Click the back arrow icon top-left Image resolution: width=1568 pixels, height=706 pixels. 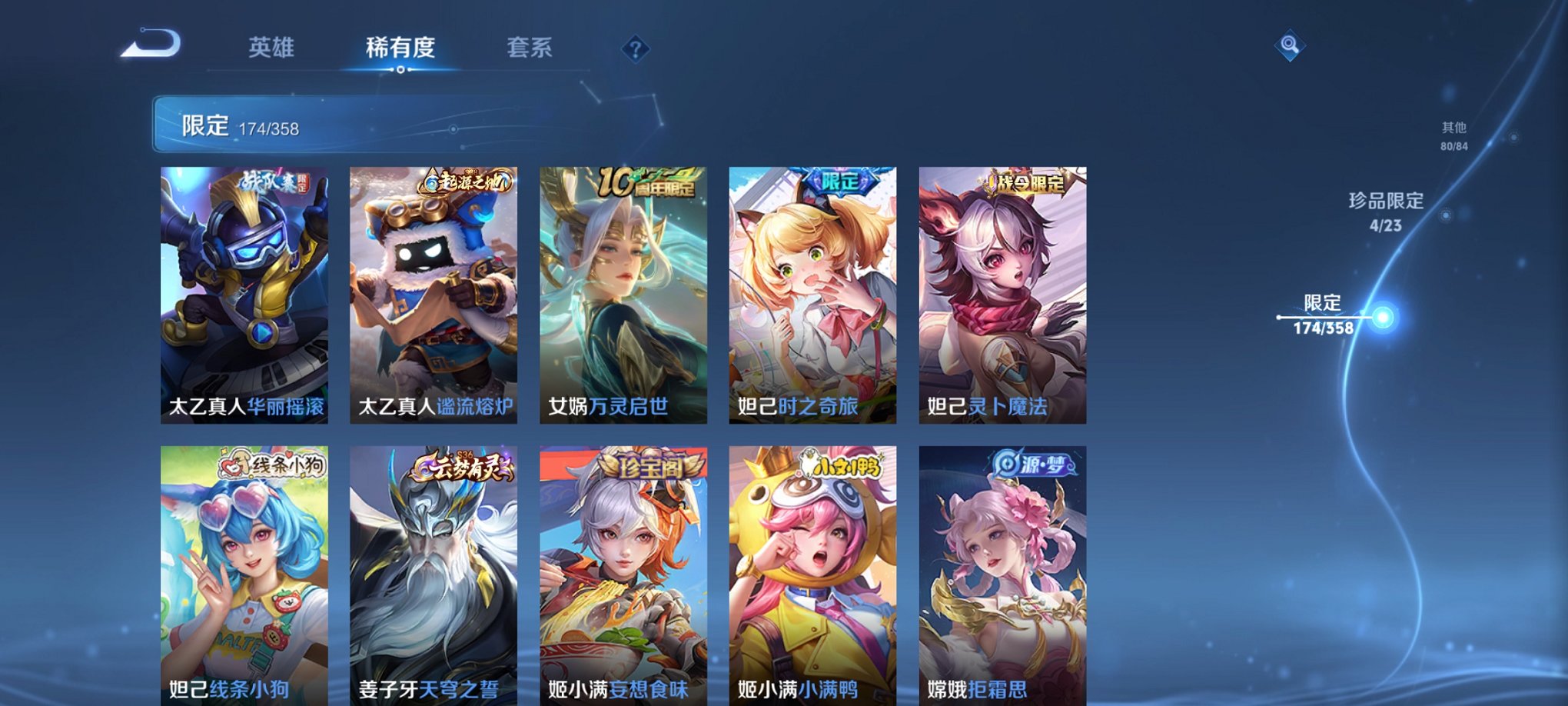[152, 46]
